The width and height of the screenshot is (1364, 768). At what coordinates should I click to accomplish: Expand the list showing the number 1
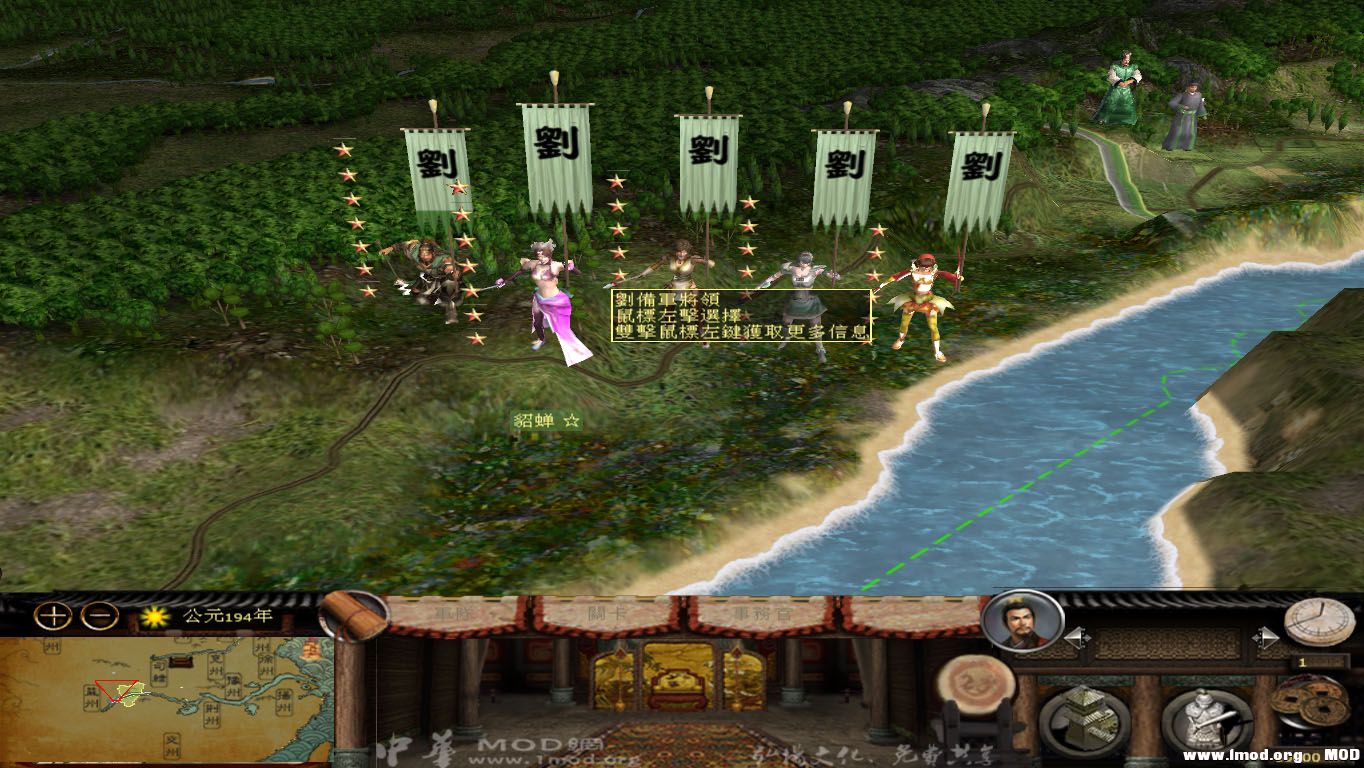[1302, 662]
